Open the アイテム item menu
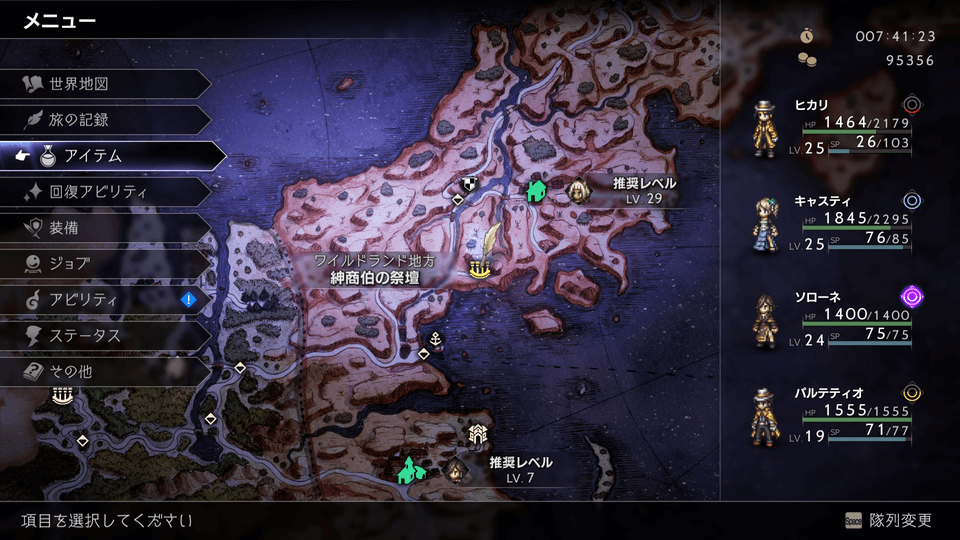This screenshot has height=540, width=960. coord(110,156)
